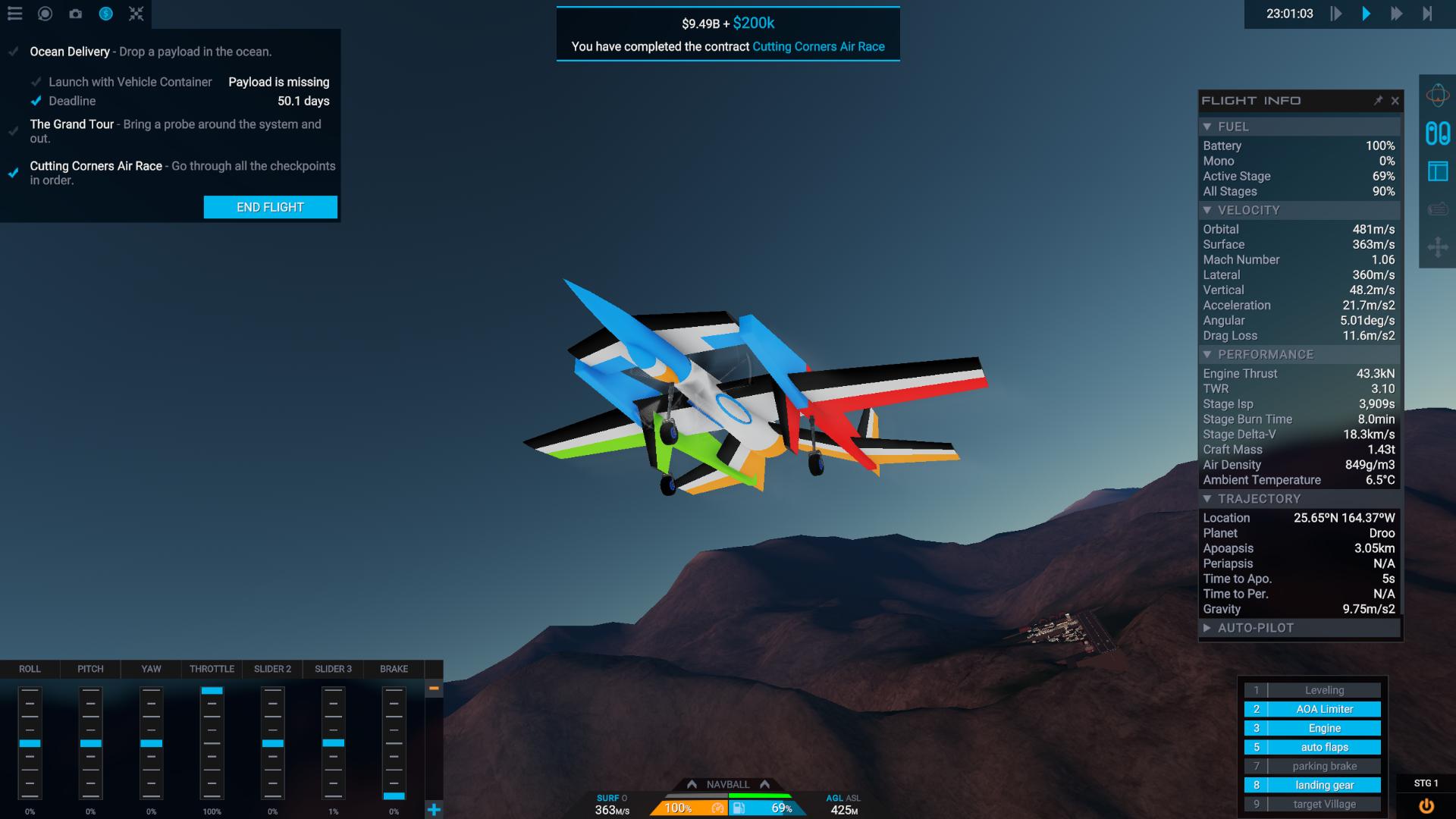
Task: Disable the landing gear activation group
Action: pyautogui.click(x=1320, y=785)
